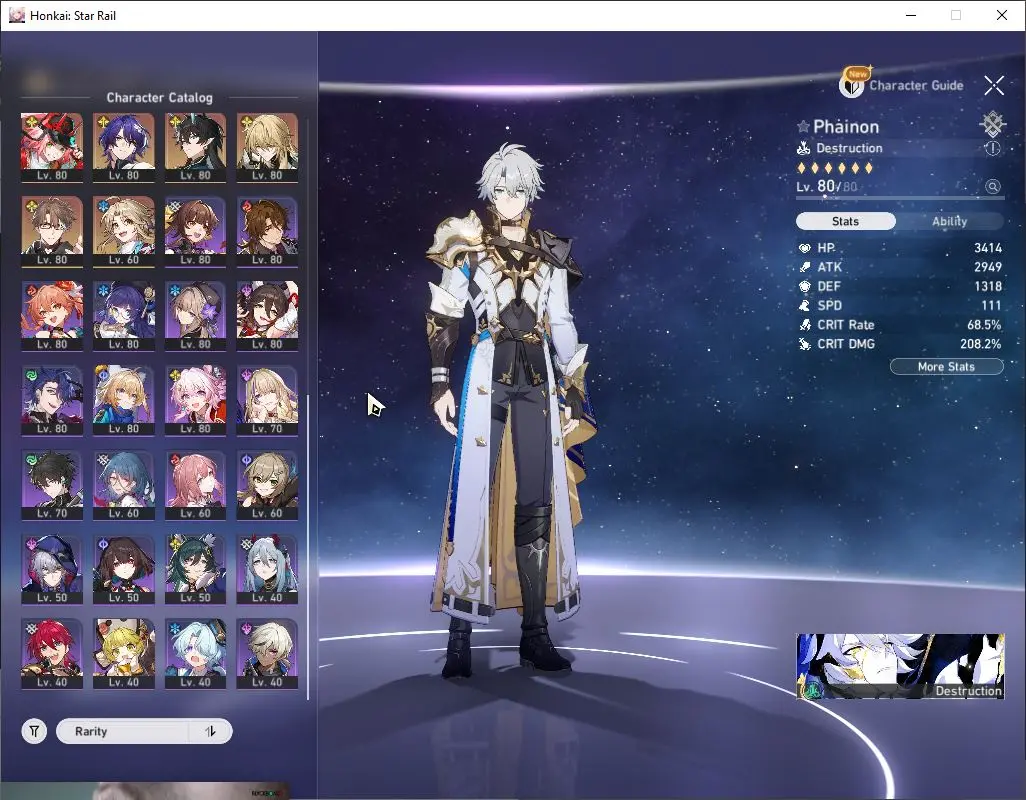Screen dimensions: 1026x800
Task: Select the glasses-wearing brown-haired character portrait
Action: point(52,229)
